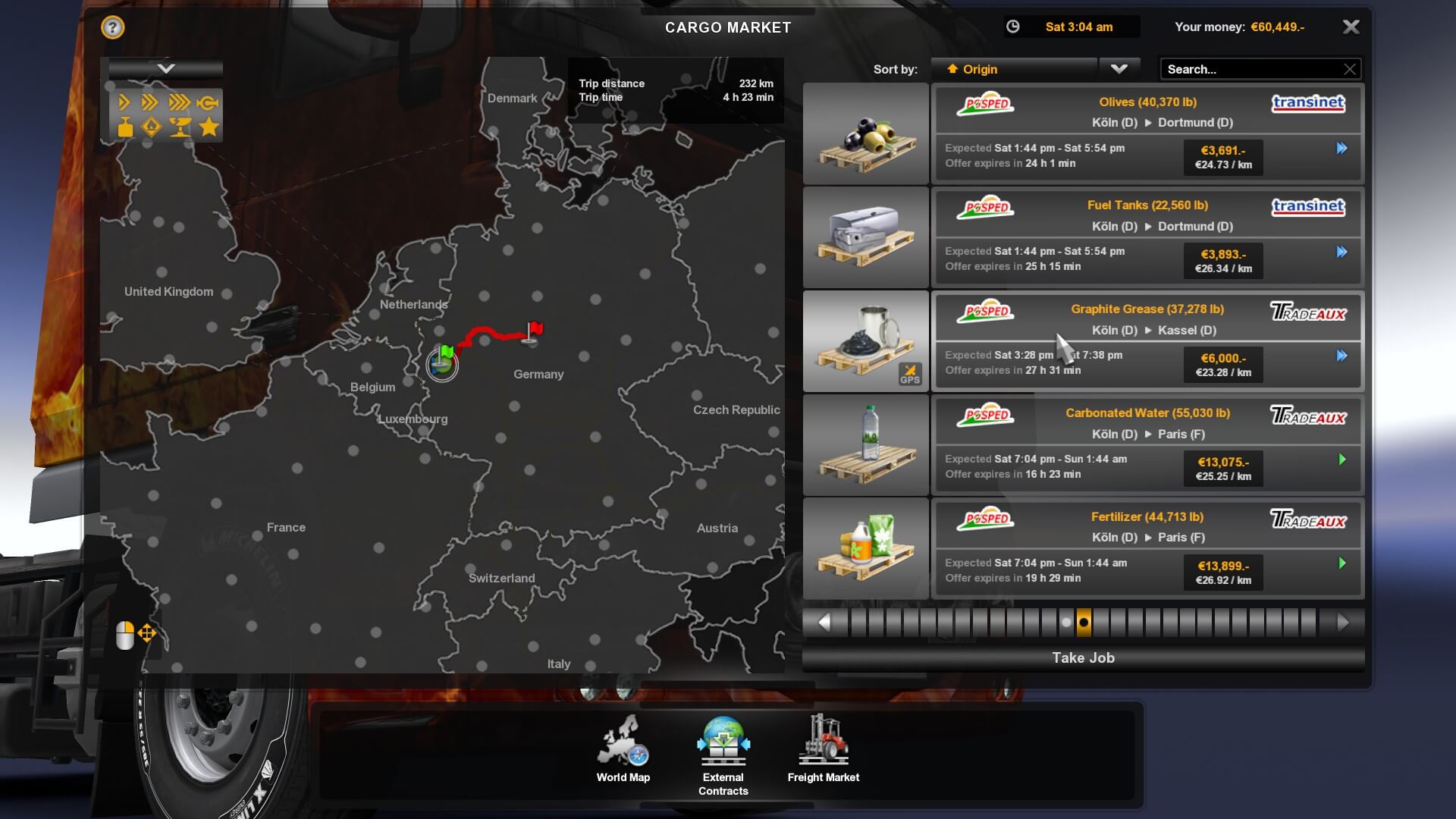Select the Fuel Tanks cargo offer
This screenshot has height=819, width=1456.
[1147, 237]
